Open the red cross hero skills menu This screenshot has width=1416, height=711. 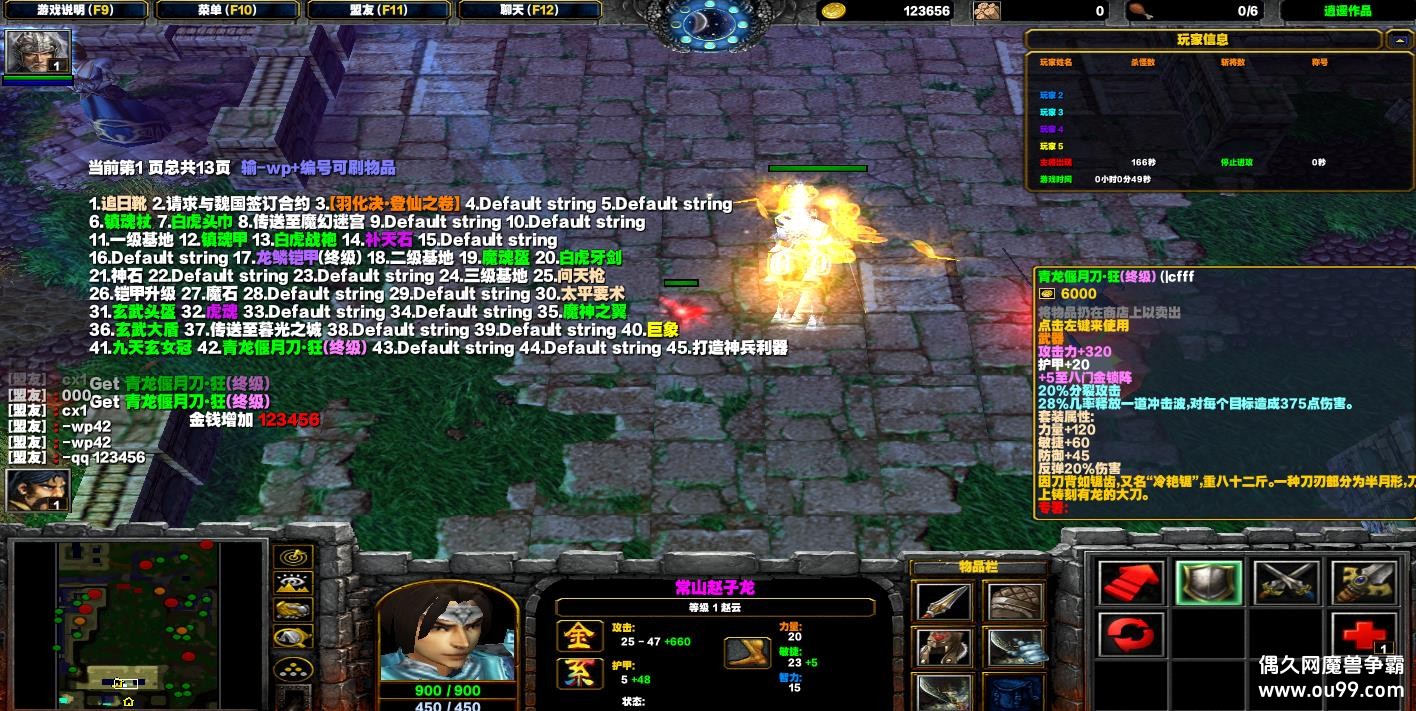(x=1362, y=634)
